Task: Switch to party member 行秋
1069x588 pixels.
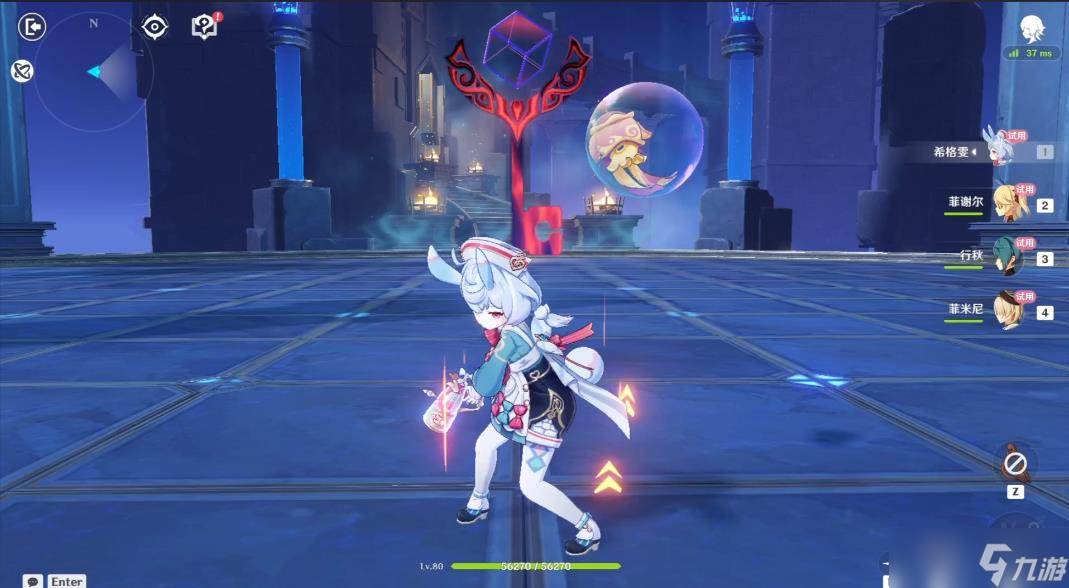Action: [x=1008, y=257]
